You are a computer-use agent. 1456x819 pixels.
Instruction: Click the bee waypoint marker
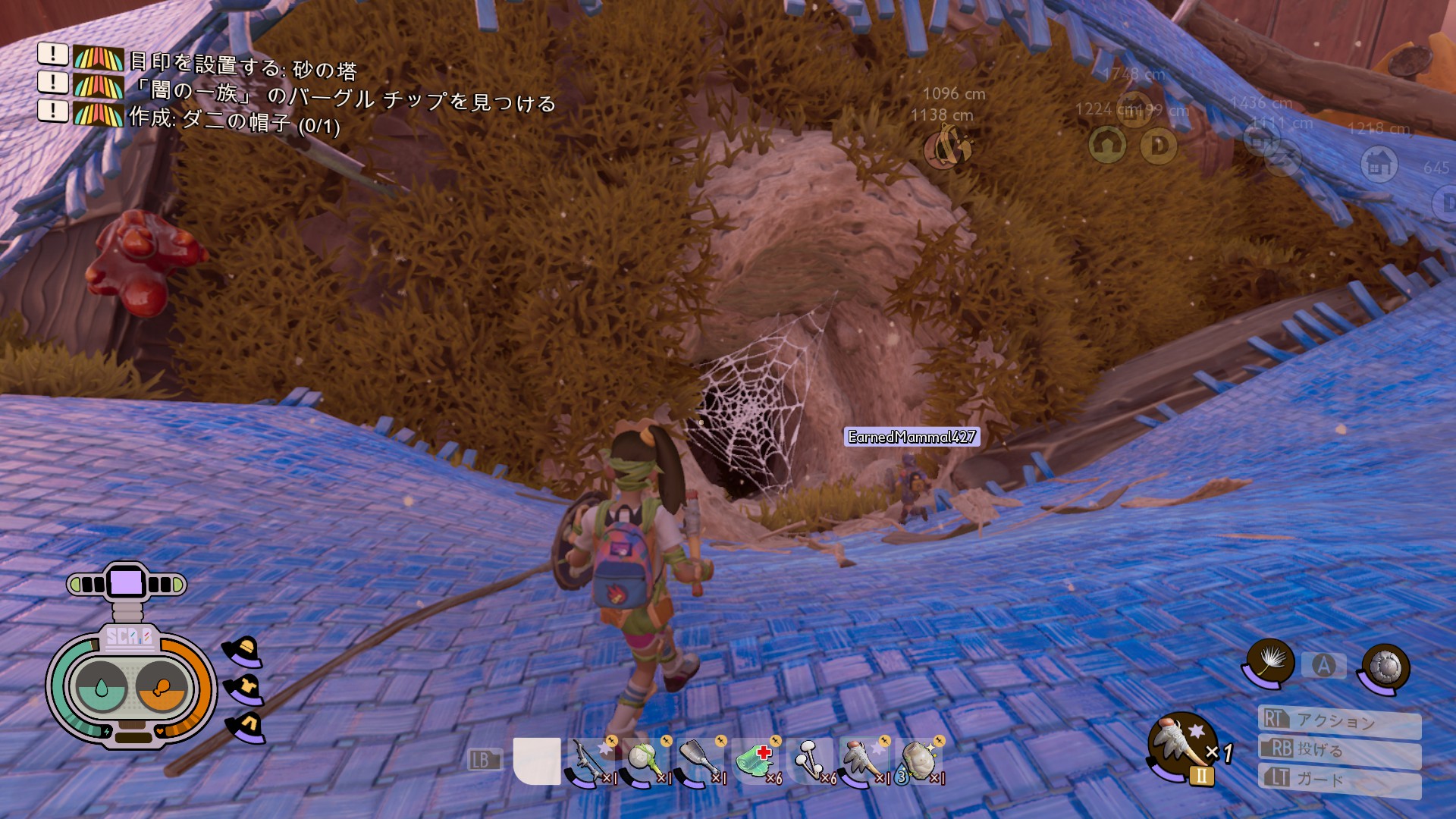tap(946, 148)
